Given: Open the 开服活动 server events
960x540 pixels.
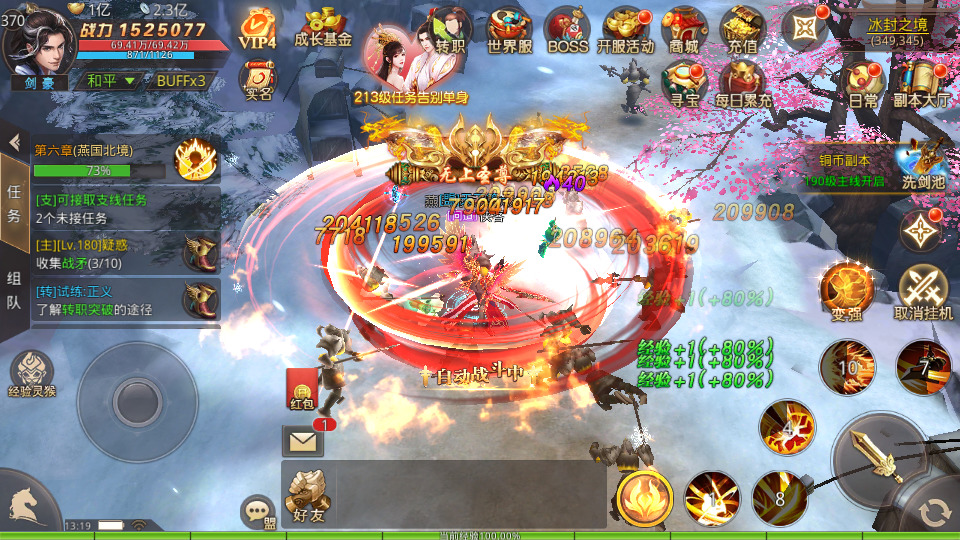Looking at the screenshot, I should coord(625,30).
